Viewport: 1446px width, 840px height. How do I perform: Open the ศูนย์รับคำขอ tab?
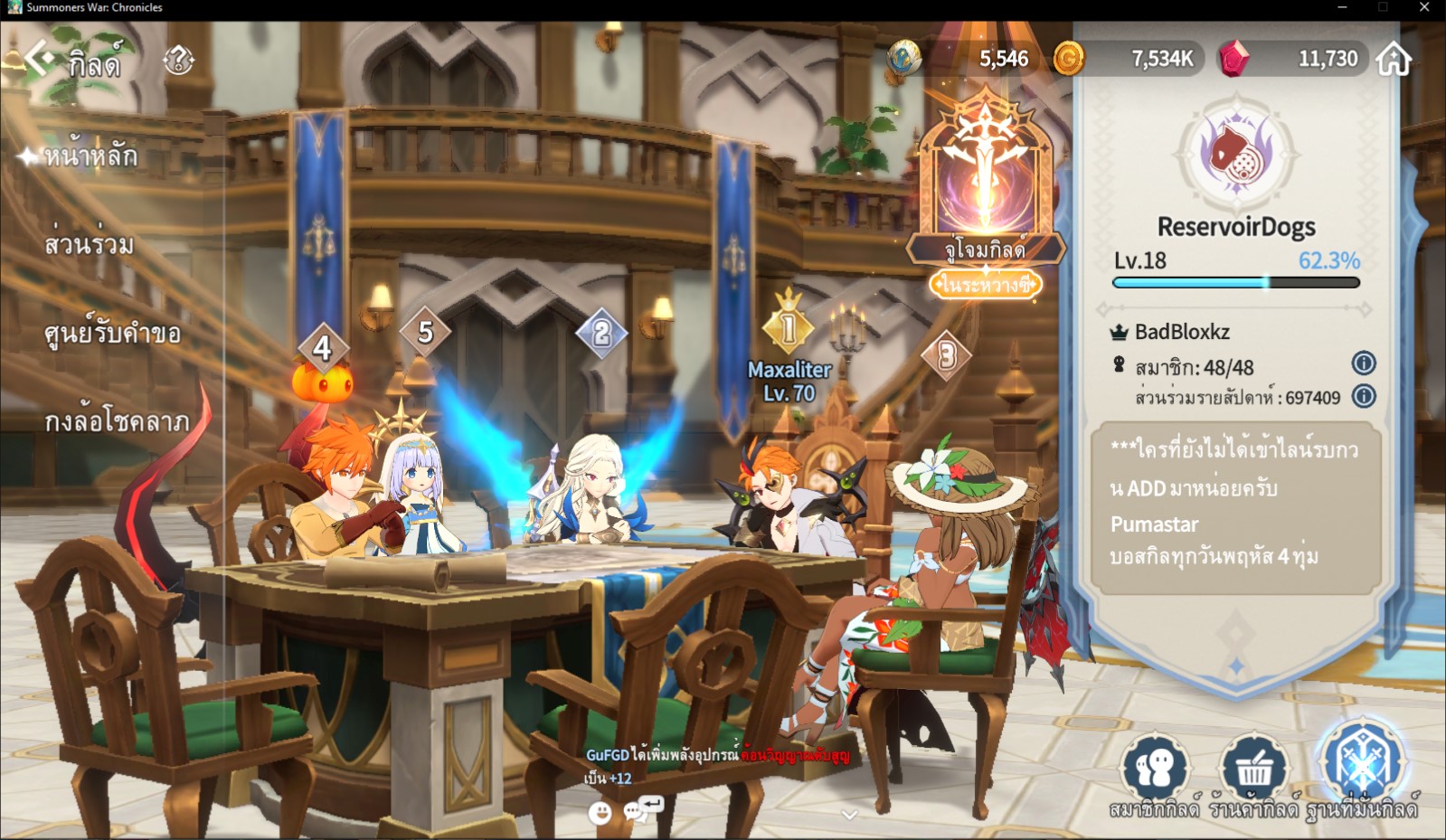pos(112,334)
